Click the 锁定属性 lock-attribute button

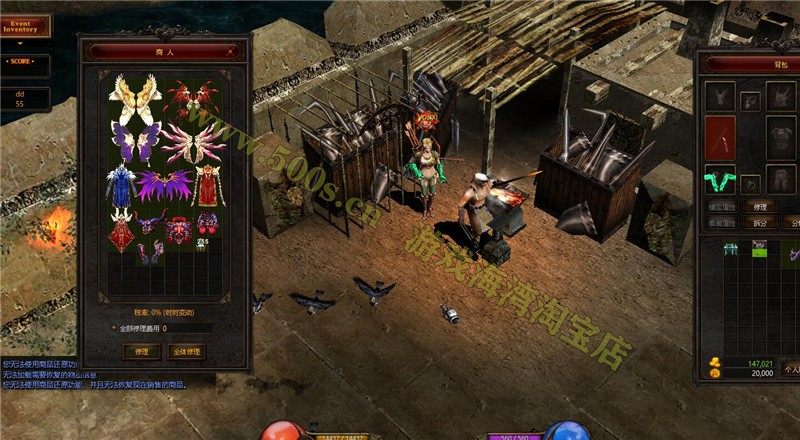click(720, 206)
